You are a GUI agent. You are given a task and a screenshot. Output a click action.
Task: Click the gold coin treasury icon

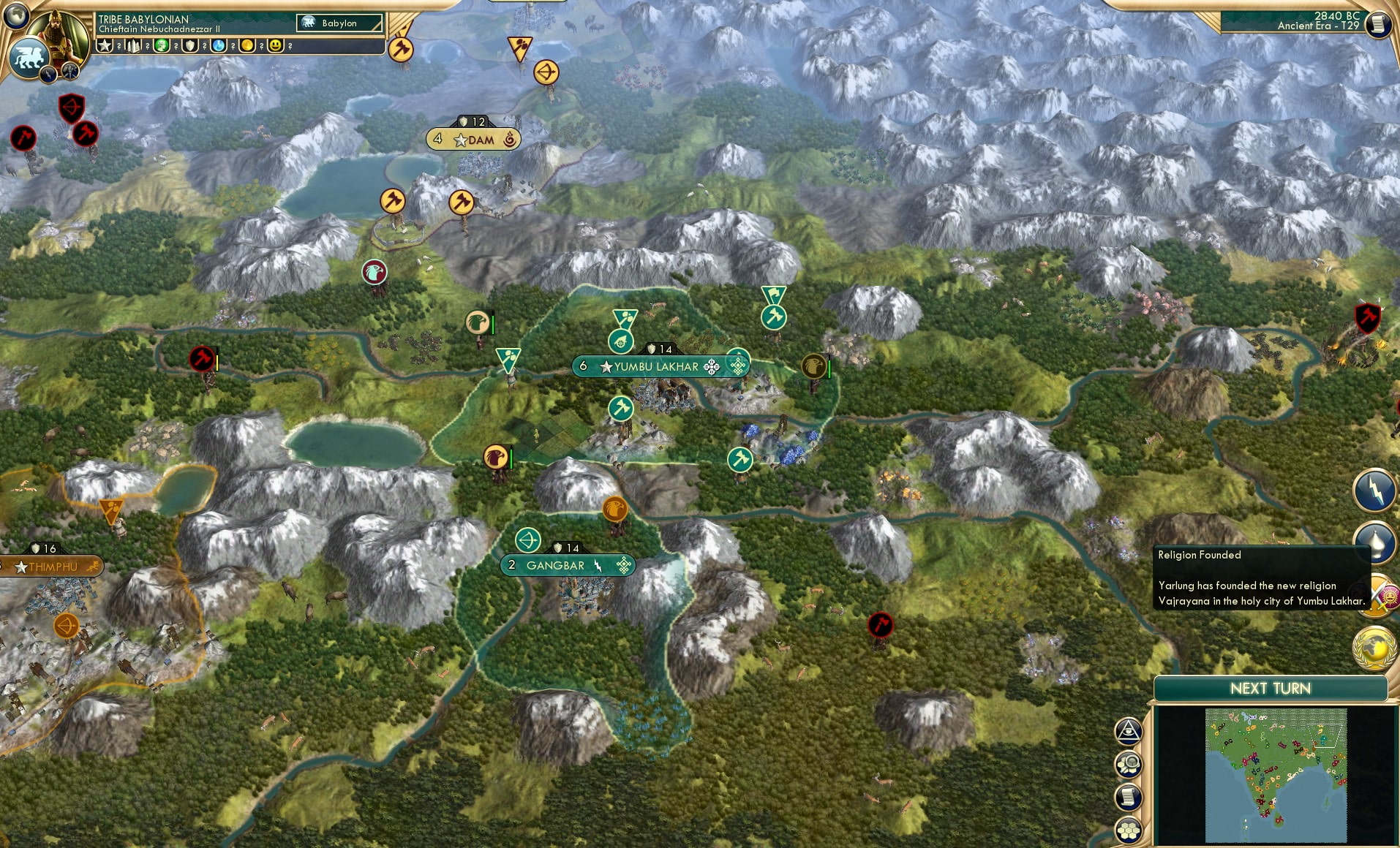click(x=248, y=46)
